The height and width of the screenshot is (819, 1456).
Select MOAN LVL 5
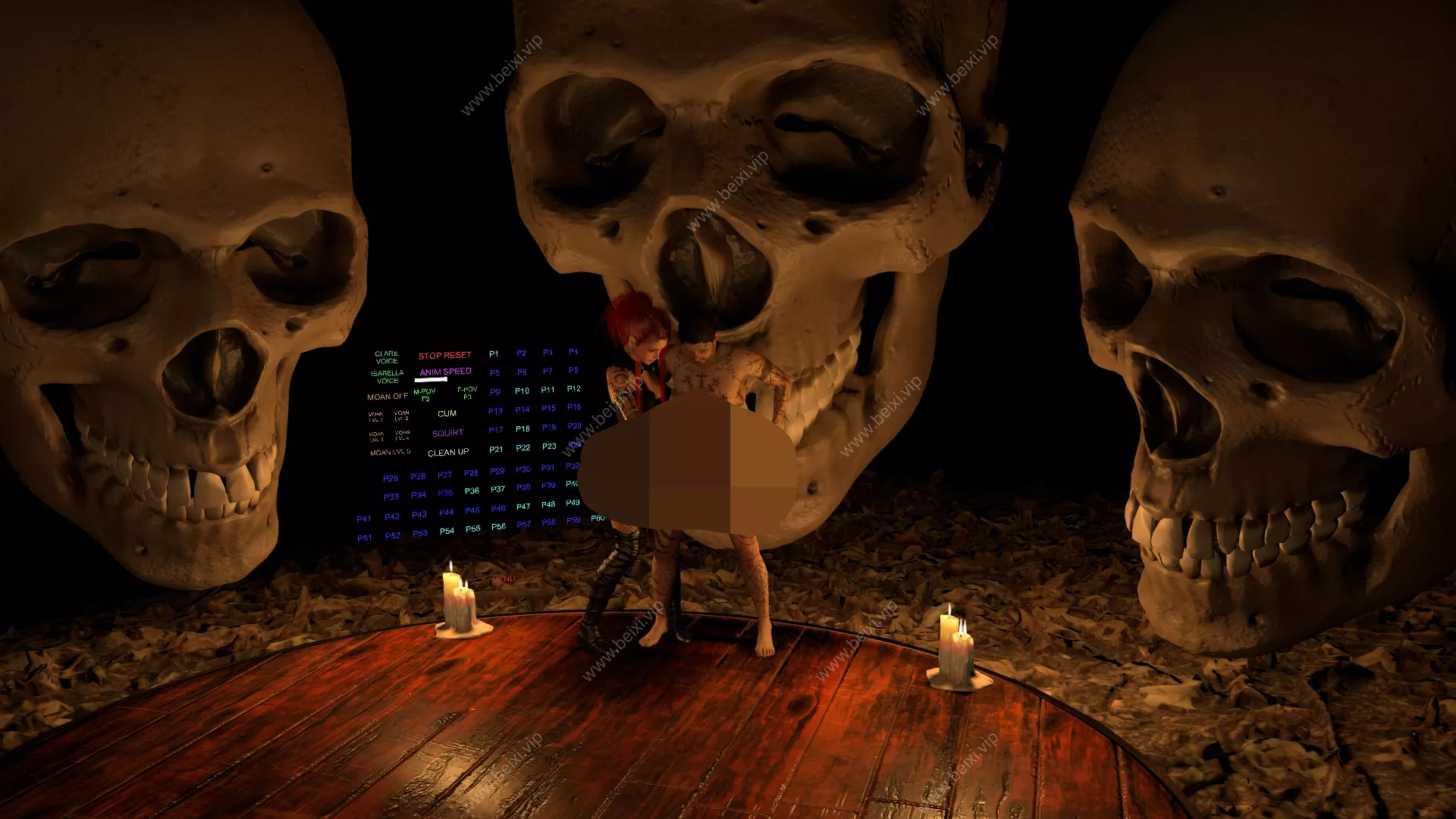pos(390,452)
